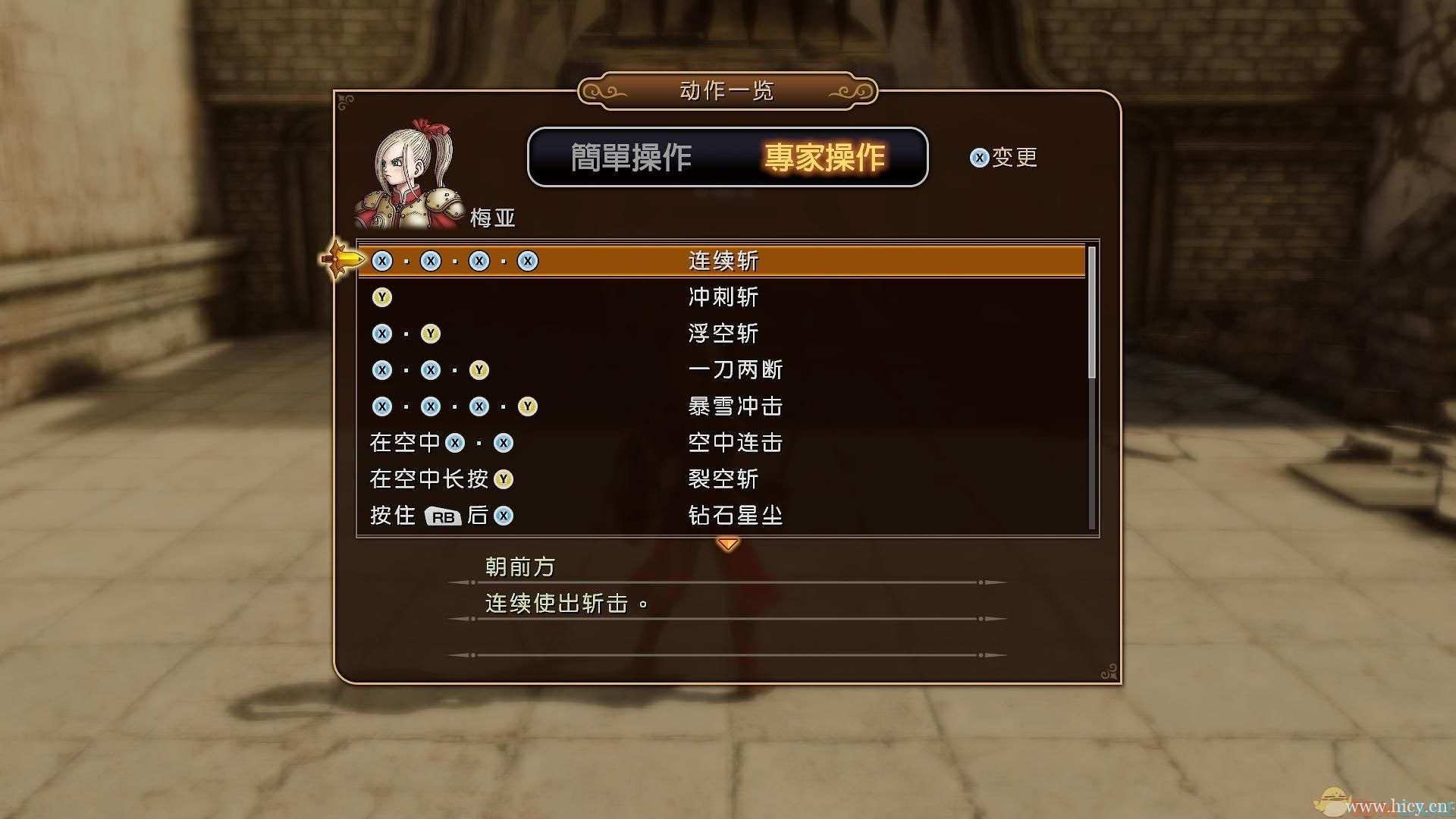Image resolution: width=1456 pixels, height=819 pixels.
Task: Click the Y icon in the 浮空斩 combo
Action: (431, 334)
